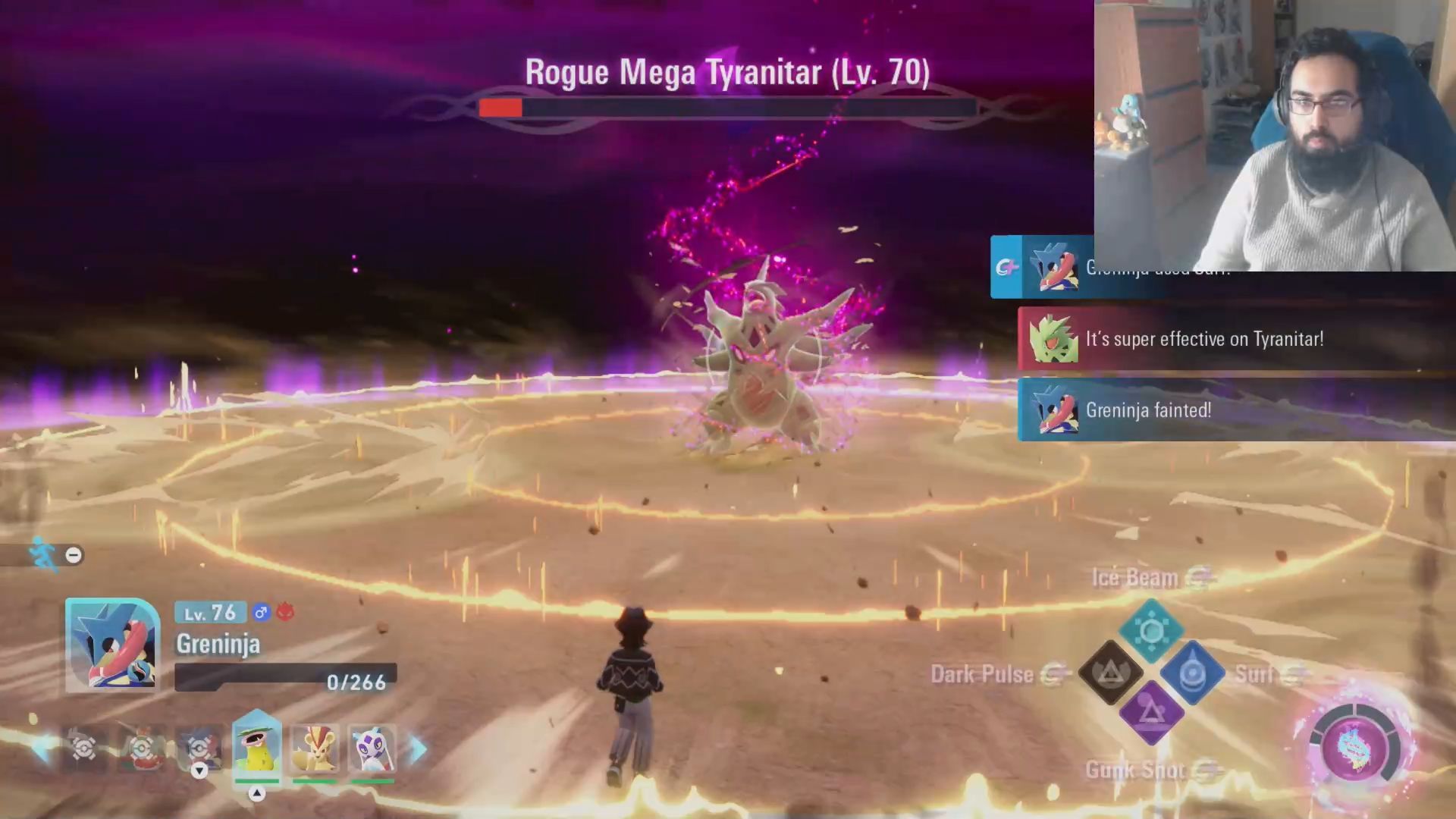1456x819 pixels.
Task: Choose the Gunk Shot move
Action: 1151,713
